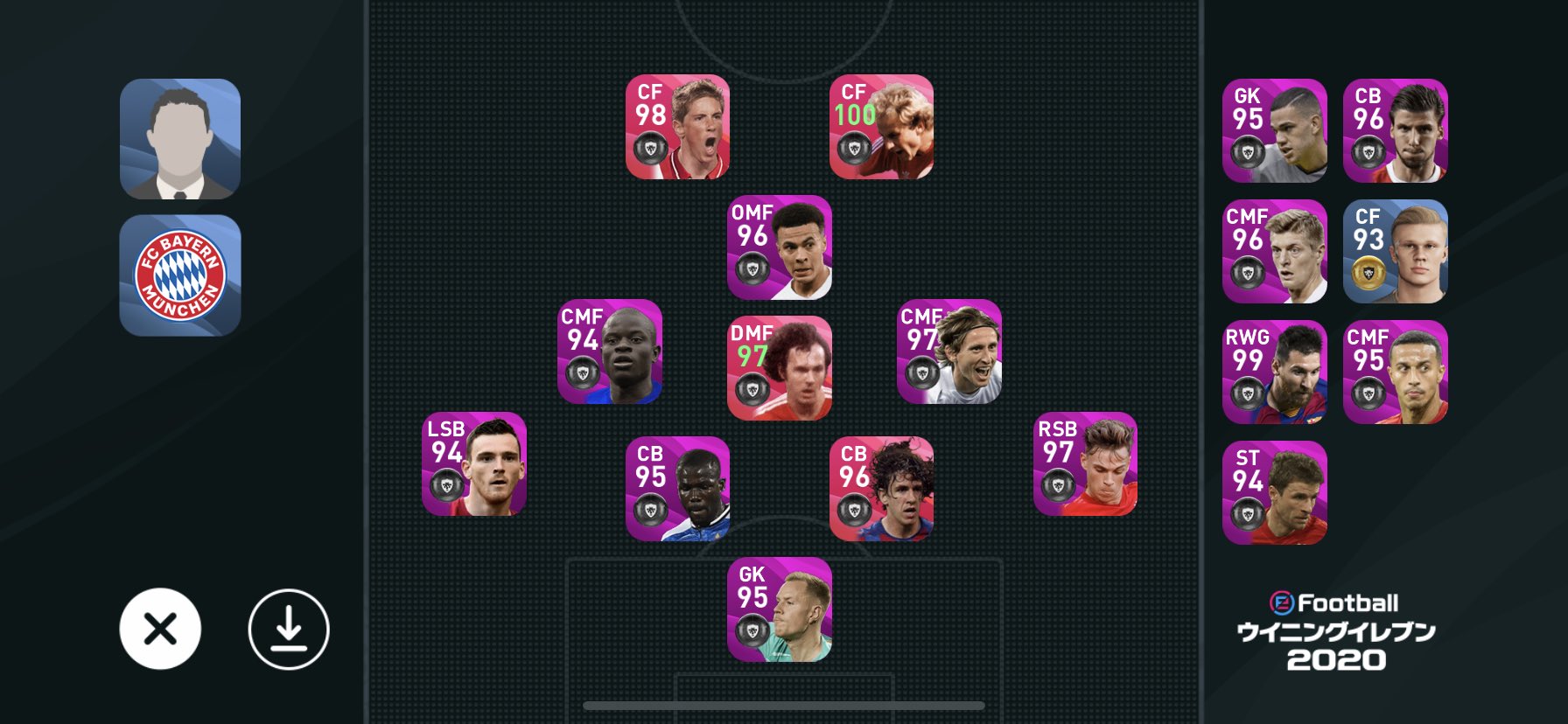Select Müller's ST 94 bench card
The image size is (1568, 724).
(x=1274, y=493)
